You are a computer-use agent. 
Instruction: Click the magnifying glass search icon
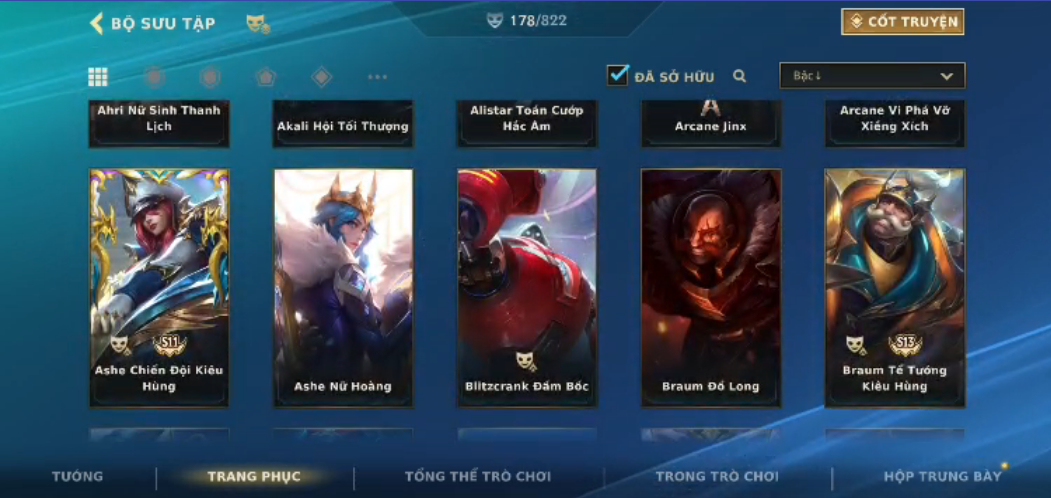pos(740,76)
